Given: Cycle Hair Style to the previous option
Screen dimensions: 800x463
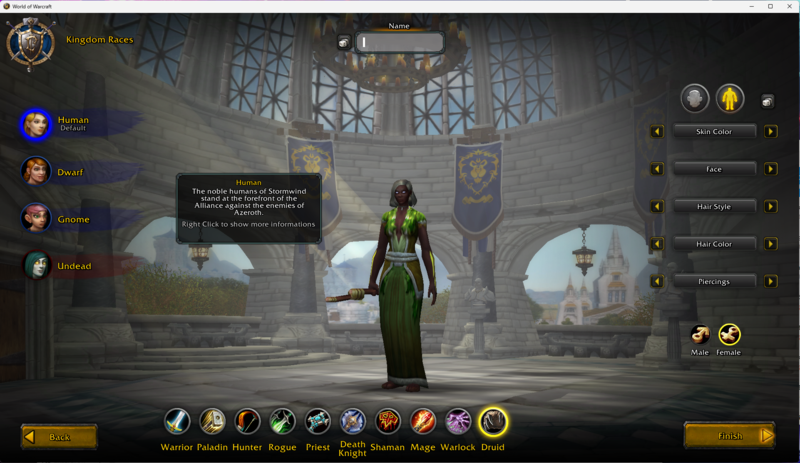Looking at the screenshot, I should point(657,207).
